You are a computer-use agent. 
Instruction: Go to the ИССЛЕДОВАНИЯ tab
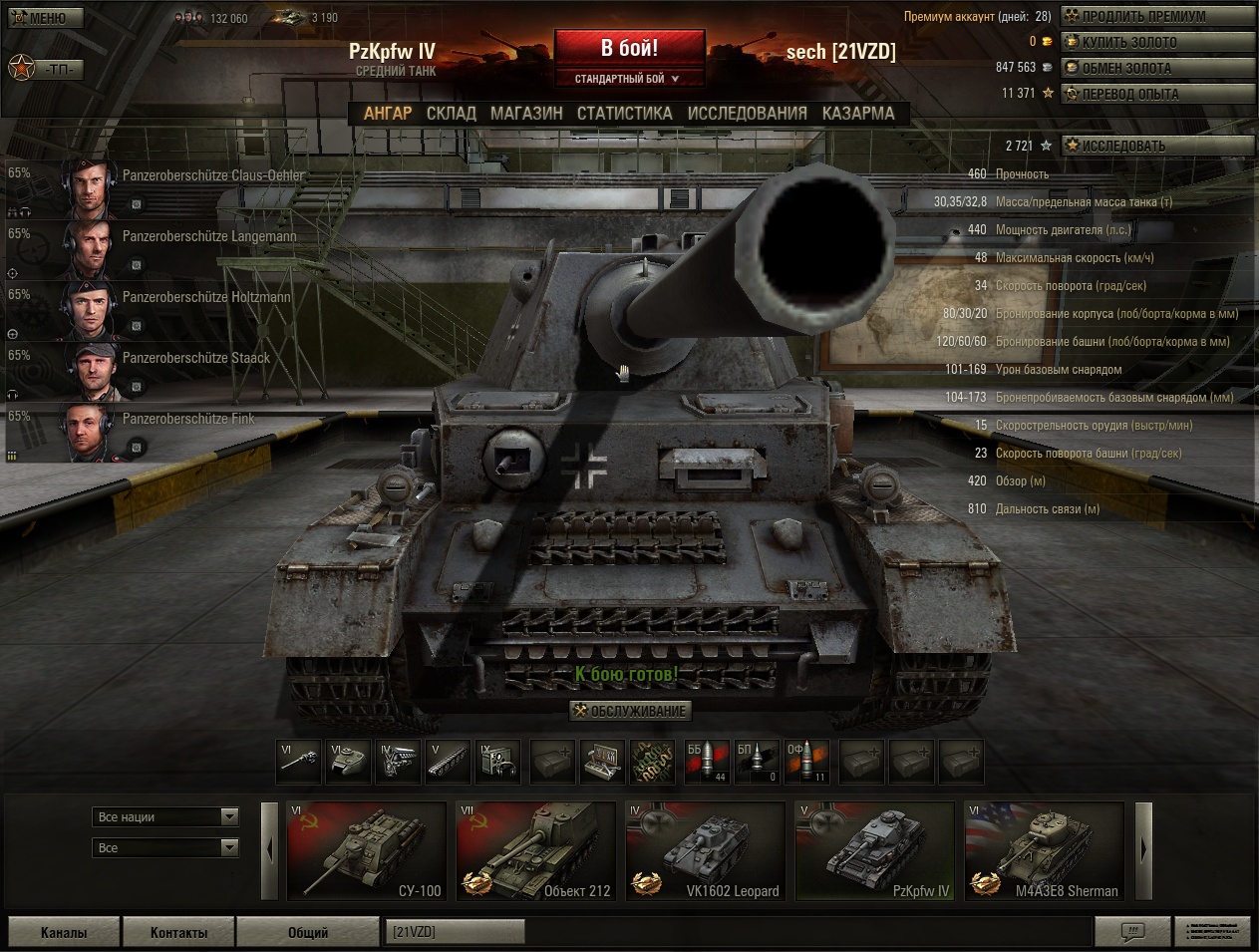click(x=747, y=114)
